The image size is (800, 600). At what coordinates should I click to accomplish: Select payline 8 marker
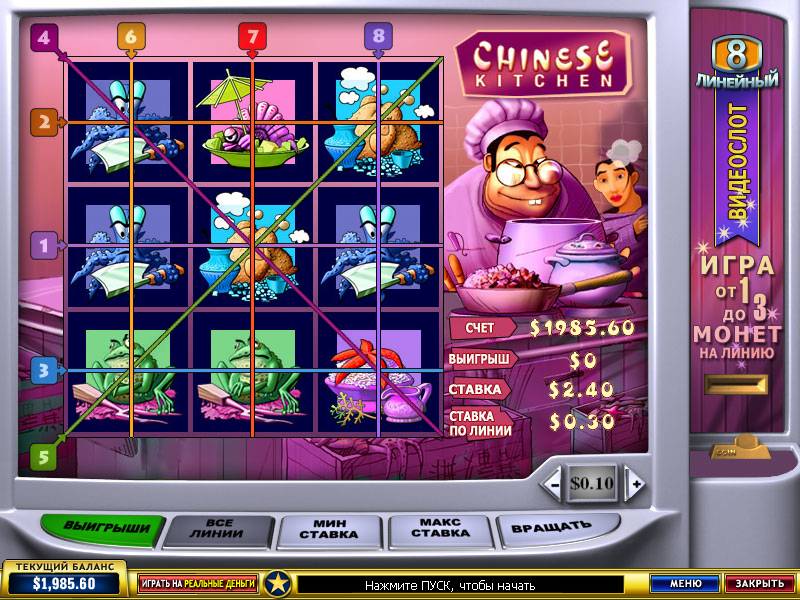click(377, 36)
